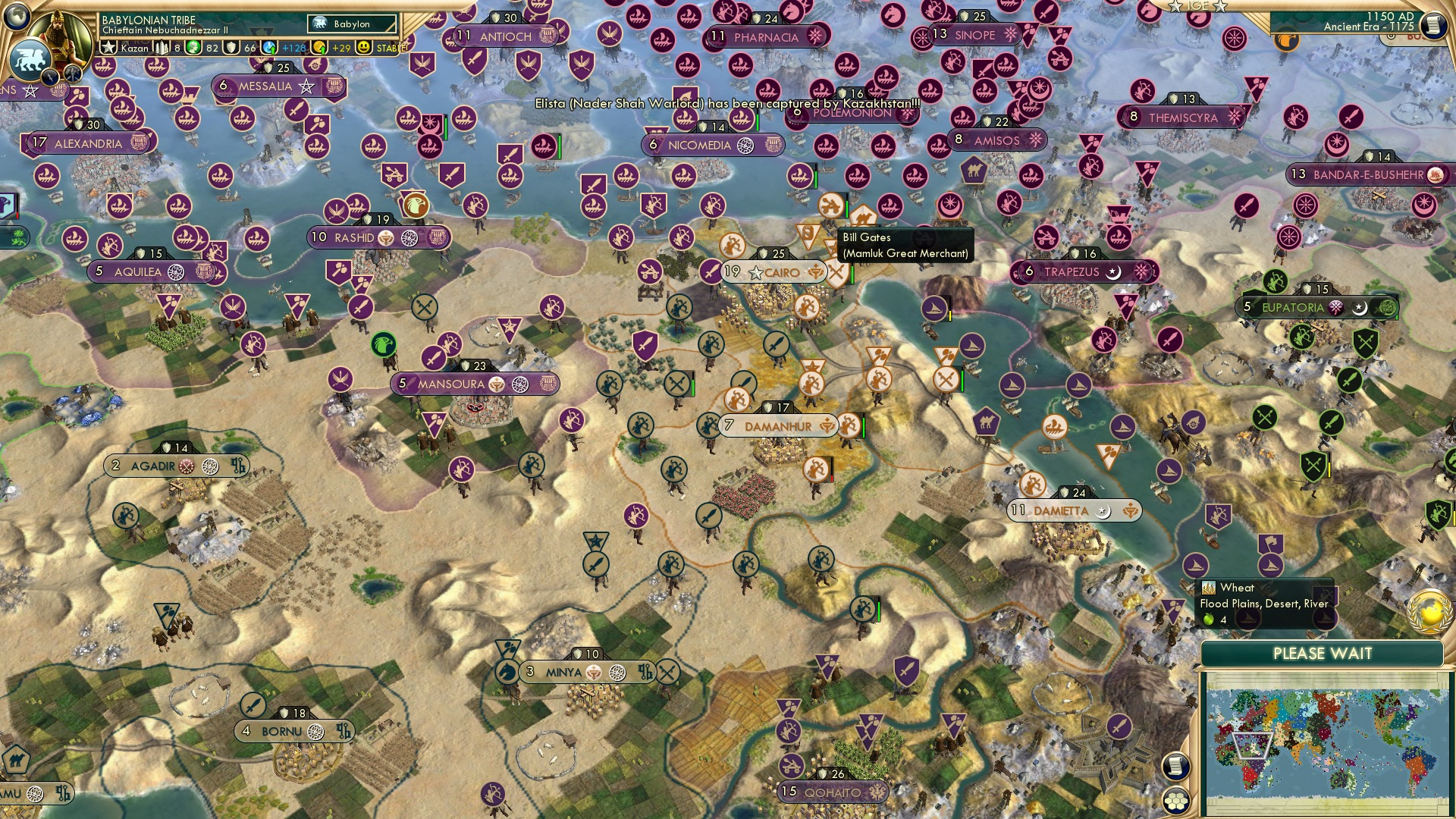Click the science beaker icon showing +128
This screenshot has width=1456, height=819.
(268, 48)
